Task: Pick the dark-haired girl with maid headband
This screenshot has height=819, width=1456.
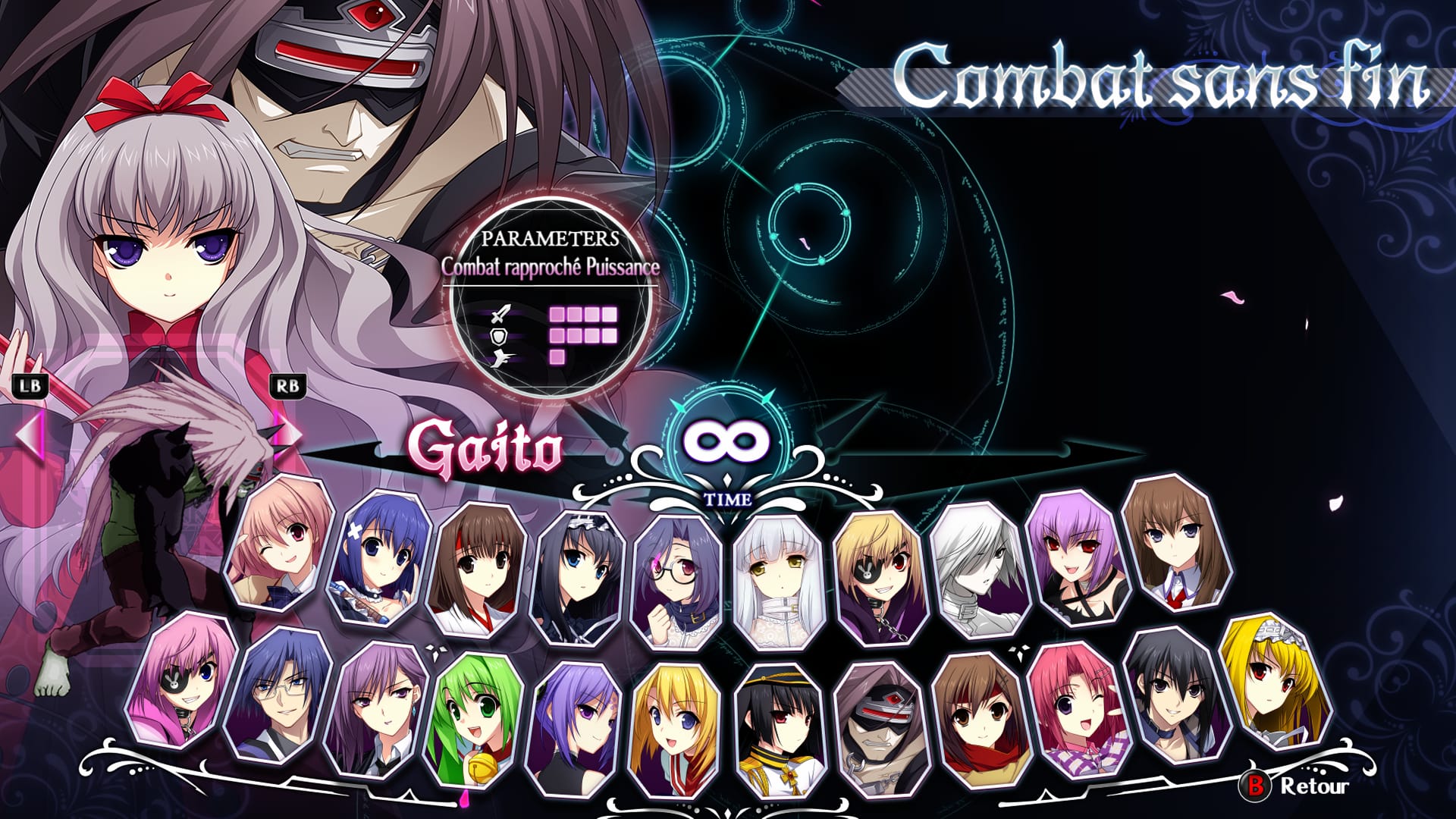Action: tap(579, 578)
